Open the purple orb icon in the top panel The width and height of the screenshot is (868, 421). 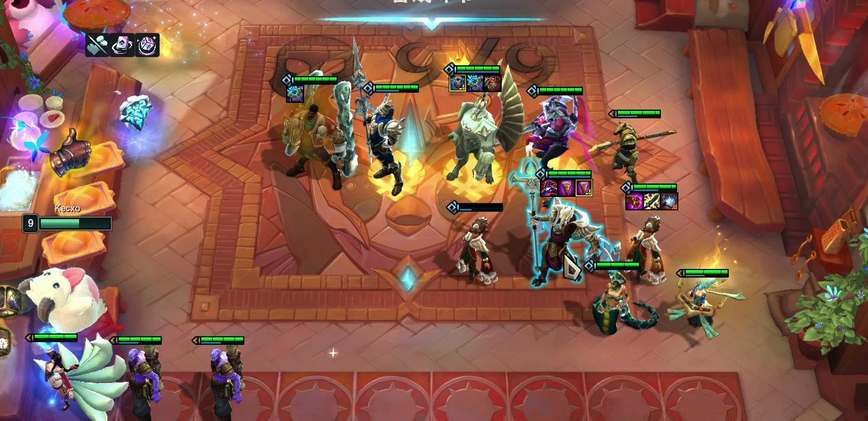coord(147,44)
